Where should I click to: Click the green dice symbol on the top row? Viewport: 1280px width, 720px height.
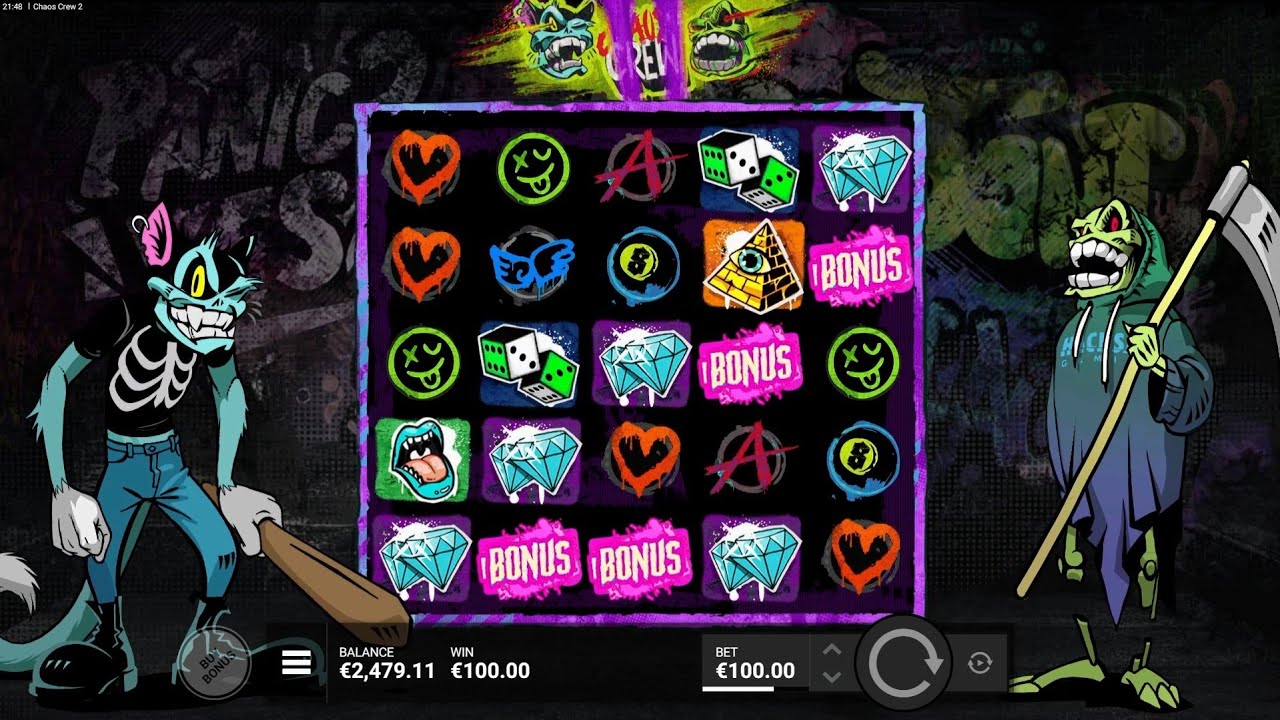745,170
